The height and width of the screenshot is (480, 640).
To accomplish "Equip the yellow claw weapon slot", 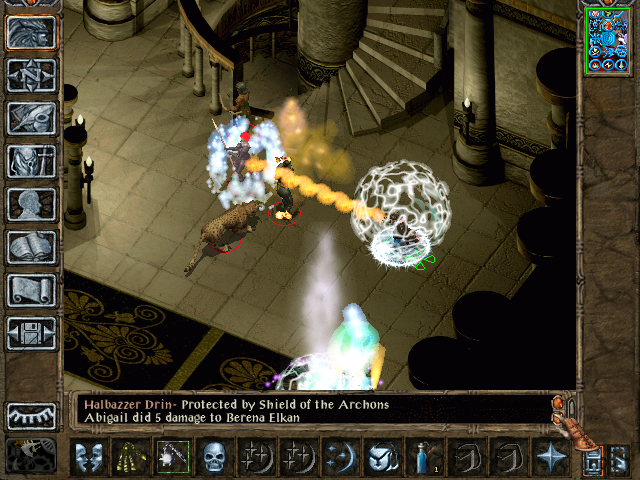I will (x=130, y=457).
